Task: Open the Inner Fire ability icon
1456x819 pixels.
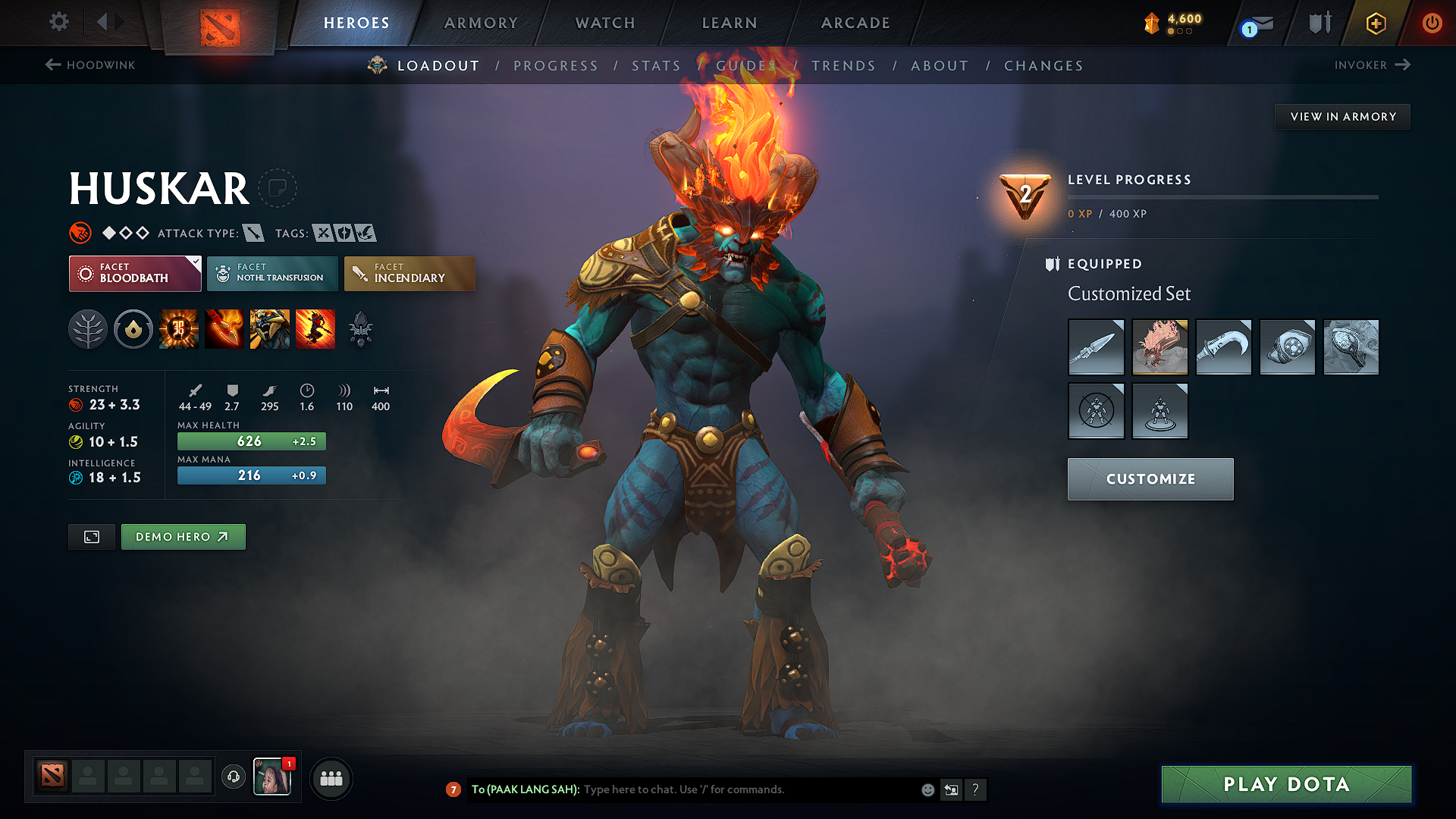Action: (179, 329)
